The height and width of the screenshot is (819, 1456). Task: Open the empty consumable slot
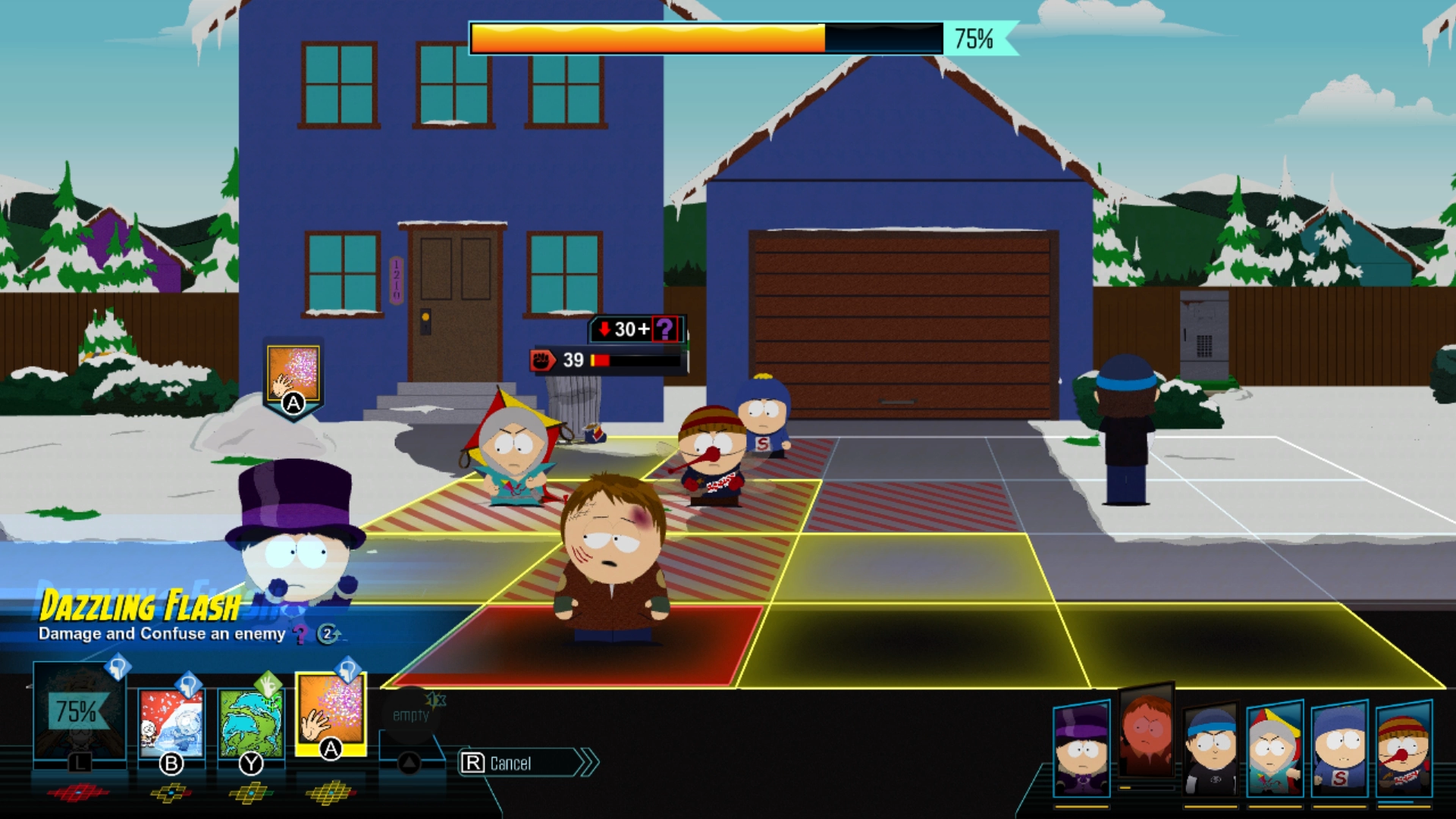tap(409, 713)
